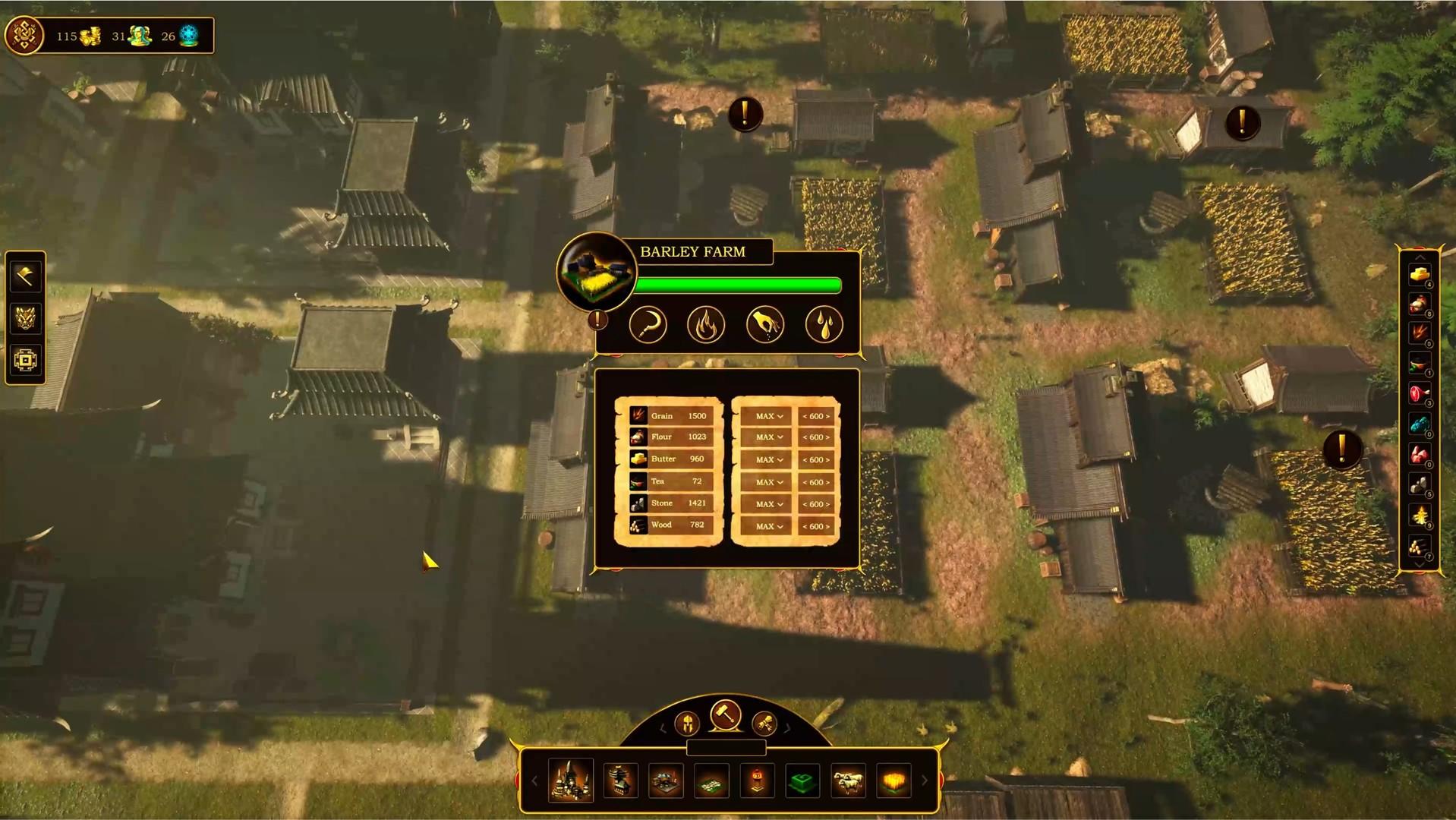The height and width of the screenshot is (820, 1456).
Task: Click the water droplets irrigation icon
Action: click(x=823, y=323)
